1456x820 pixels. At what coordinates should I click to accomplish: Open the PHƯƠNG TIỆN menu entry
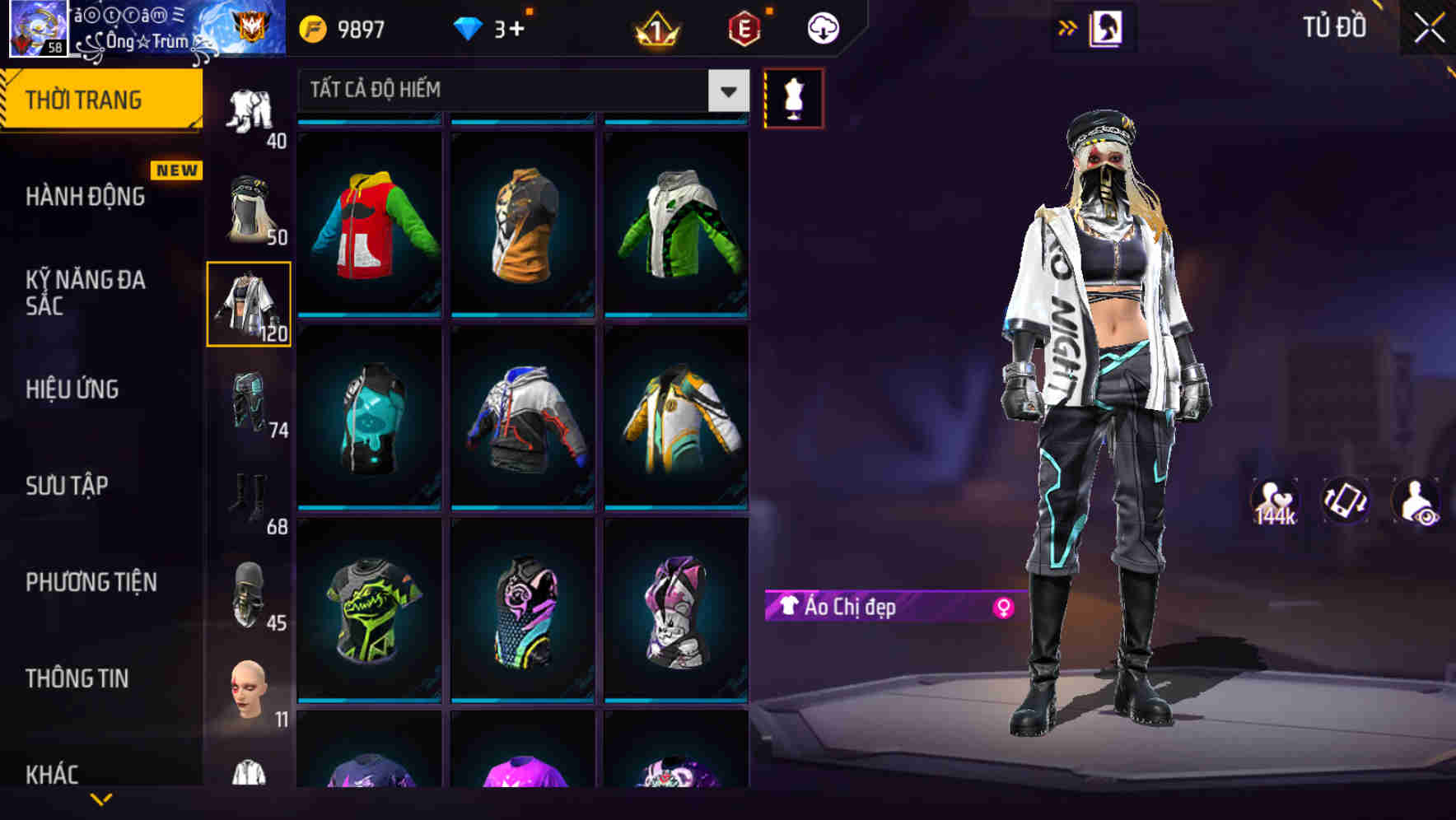pos(91,581)
